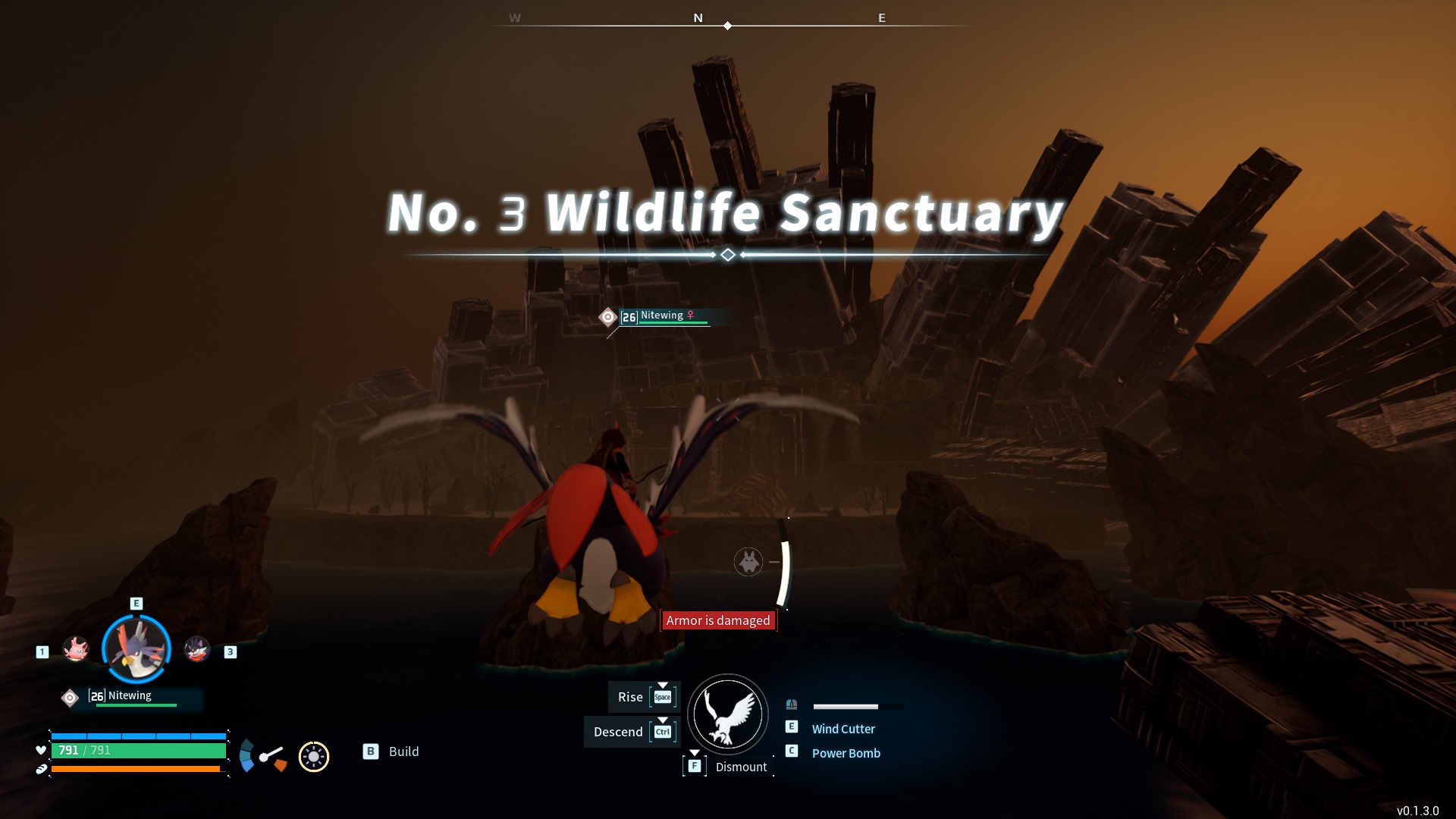Click the Nitewing health bar
Image resolution: width=1456 pixels, height=819 pixels.
(135, 706)
